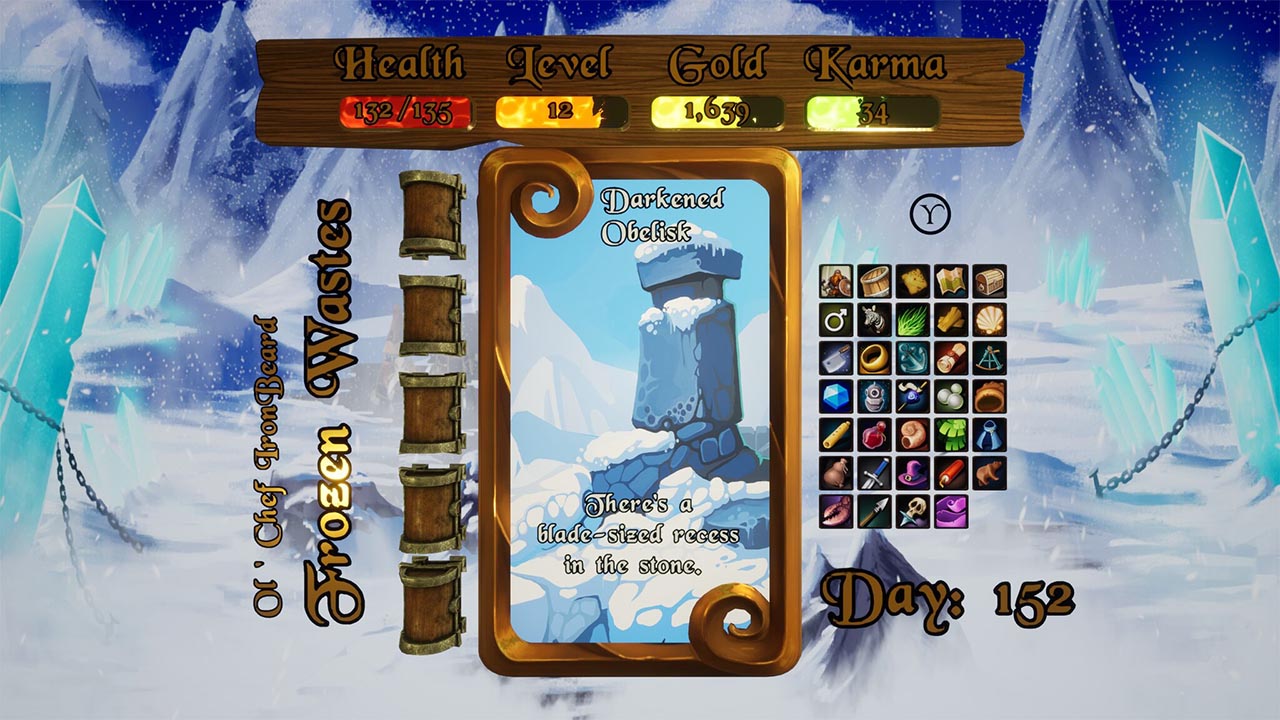This screenshot has height=720, width=1280.
Task: Select the sword item icon
Action: pos(873,471)
